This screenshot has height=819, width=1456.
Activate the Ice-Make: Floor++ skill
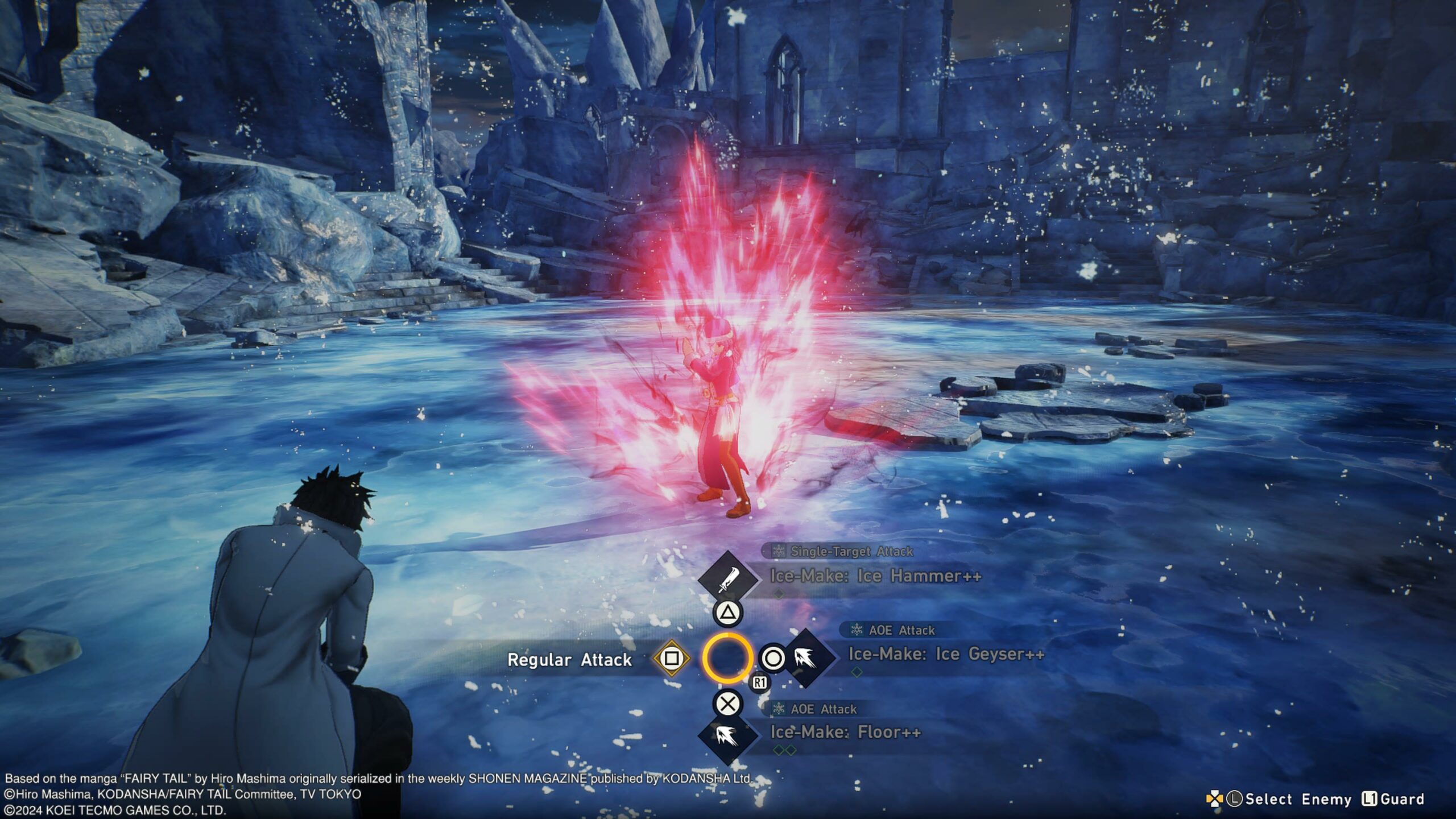[x=845, y=732]
